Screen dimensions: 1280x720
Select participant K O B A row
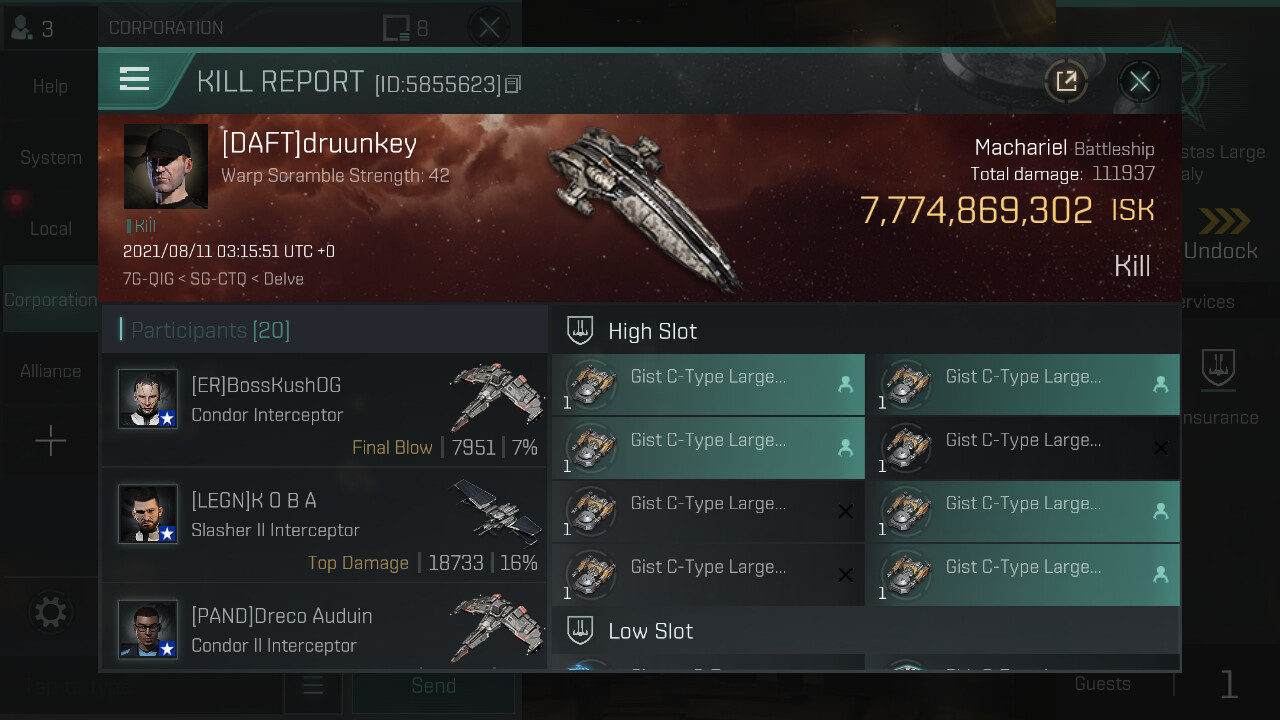[324, 525]
